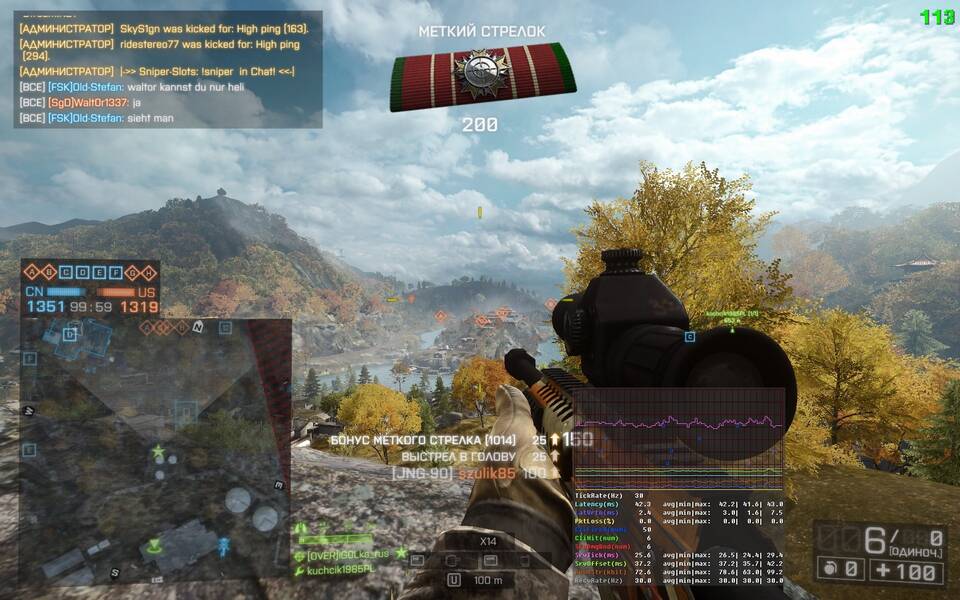Select flag C in the objective bar
Image resolution: width=960 pixels, height=600 pixels.
click(x=67, y=272)
